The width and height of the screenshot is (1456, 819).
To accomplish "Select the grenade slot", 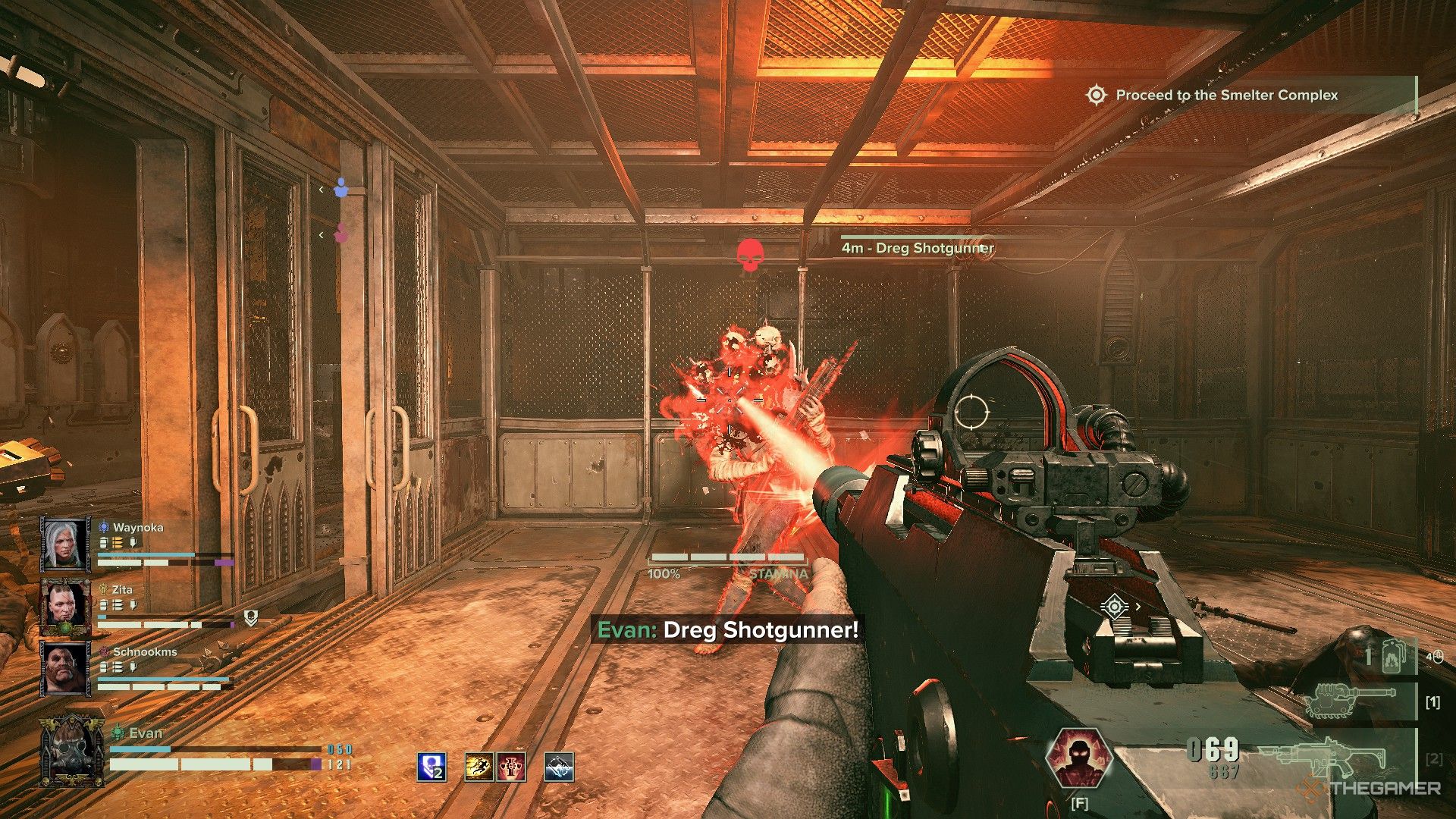I will pos(1390,655).
